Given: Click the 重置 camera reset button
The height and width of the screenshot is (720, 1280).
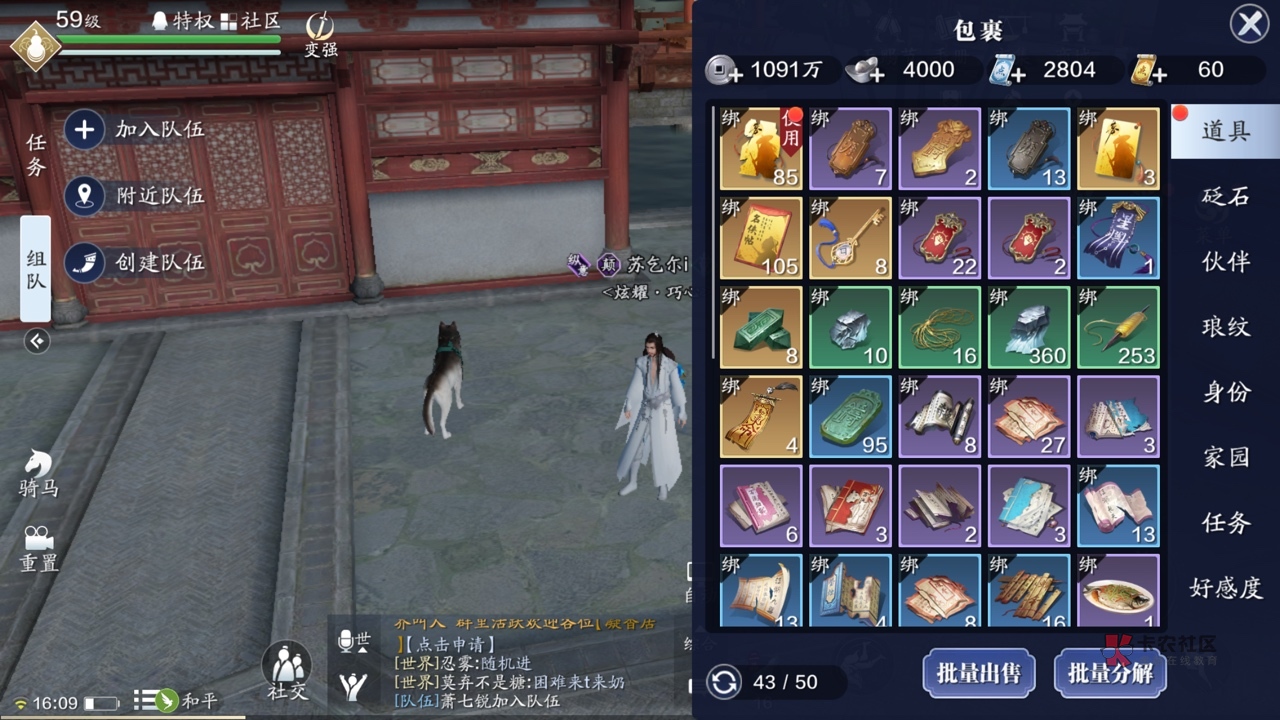Looking at the screenshot, I should pyautogui.click(x=39, y=549).
